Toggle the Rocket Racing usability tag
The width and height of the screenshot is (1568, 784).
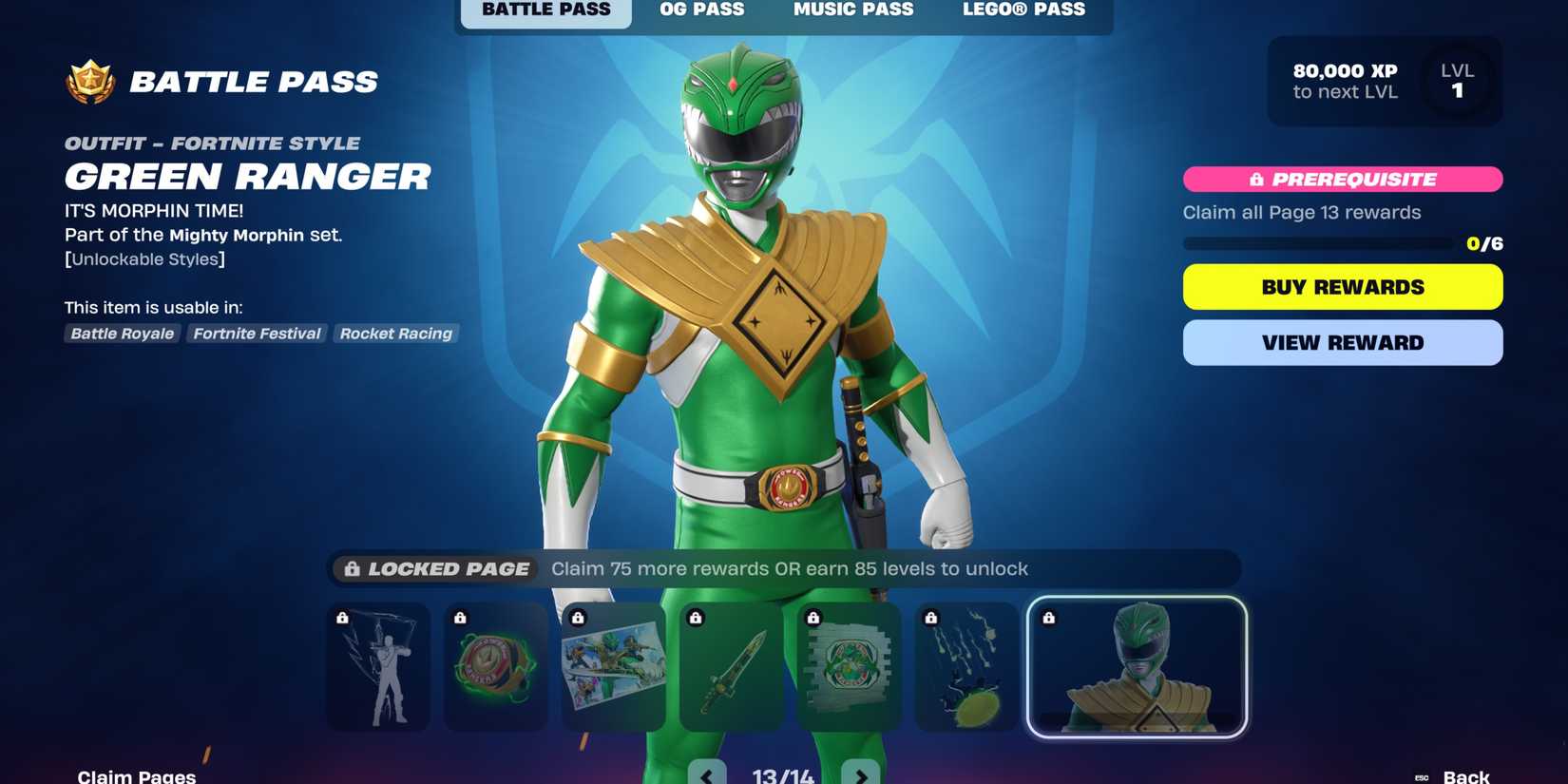click(396, 334)
